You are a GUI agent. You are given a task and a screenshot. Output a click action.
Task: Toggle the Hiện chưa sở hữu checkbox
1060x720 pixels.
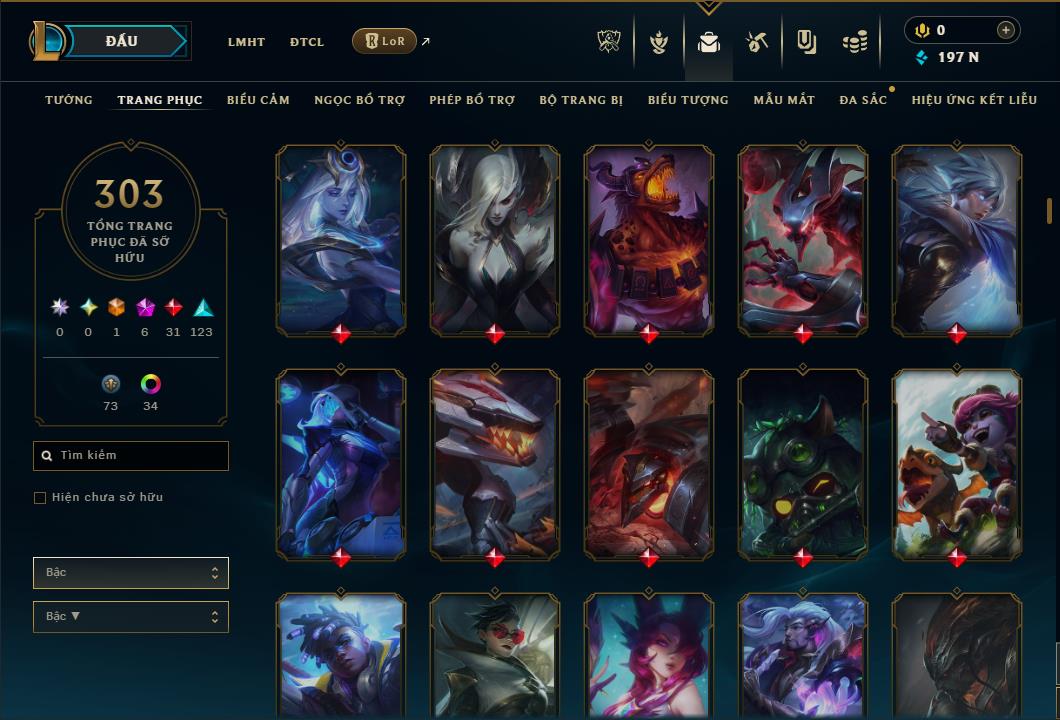40,498
